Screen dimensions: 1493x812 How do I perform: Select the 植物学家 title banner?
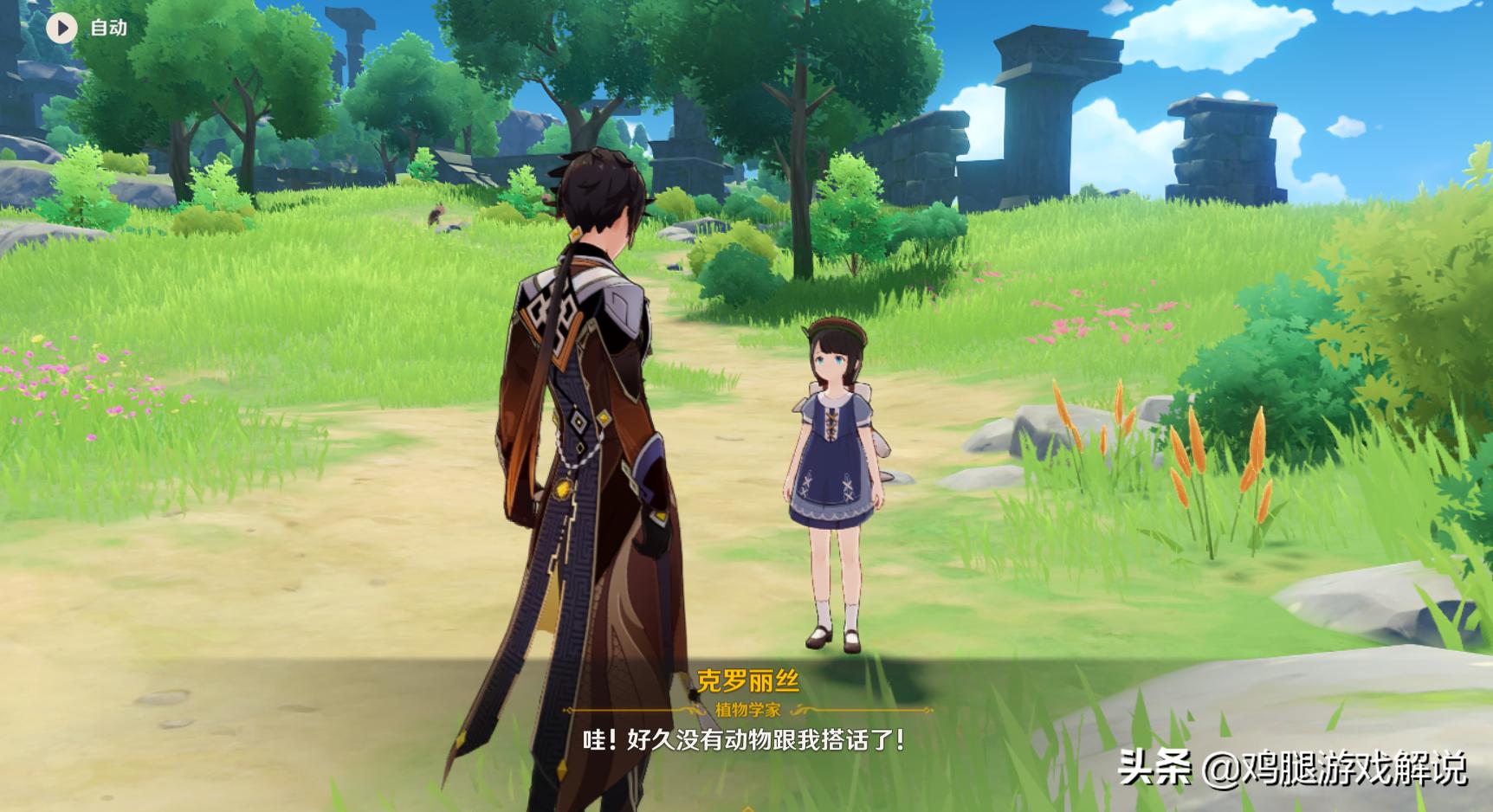[746, 708]
